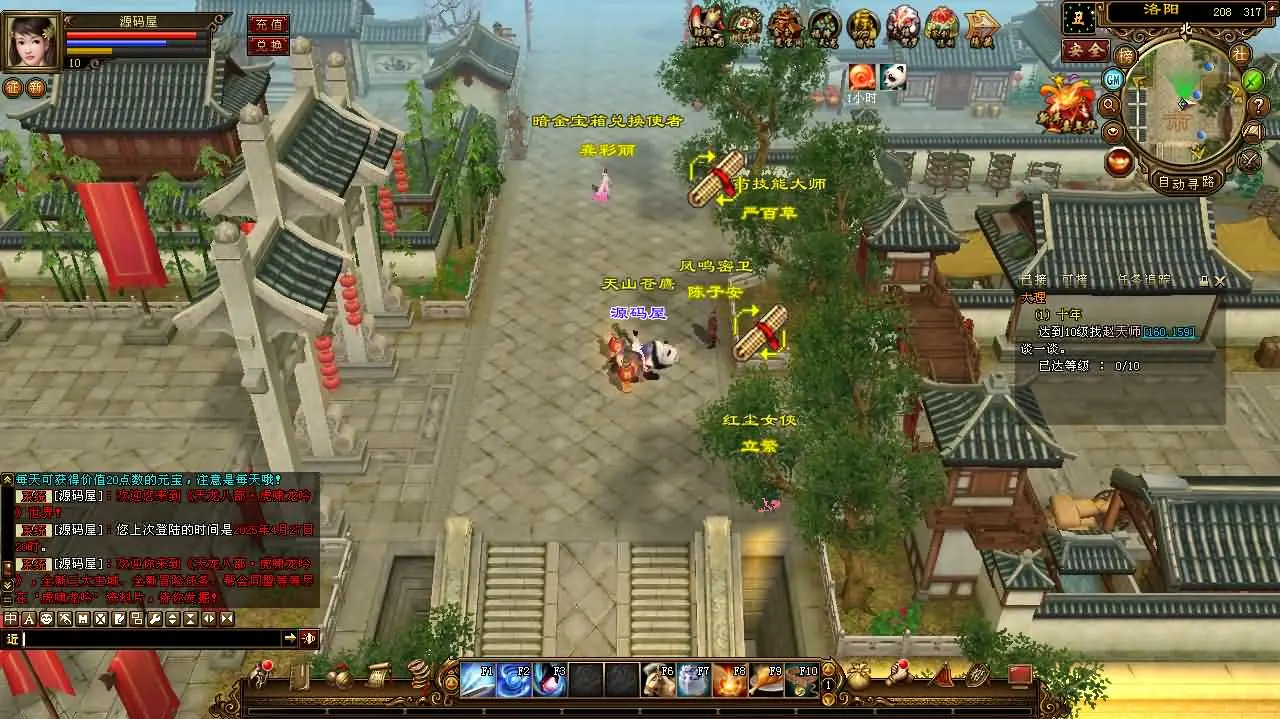Viewport: 1280px width, 719px height.
Task: Use the F8 campfire skill slot
Action: click(730, 680)
